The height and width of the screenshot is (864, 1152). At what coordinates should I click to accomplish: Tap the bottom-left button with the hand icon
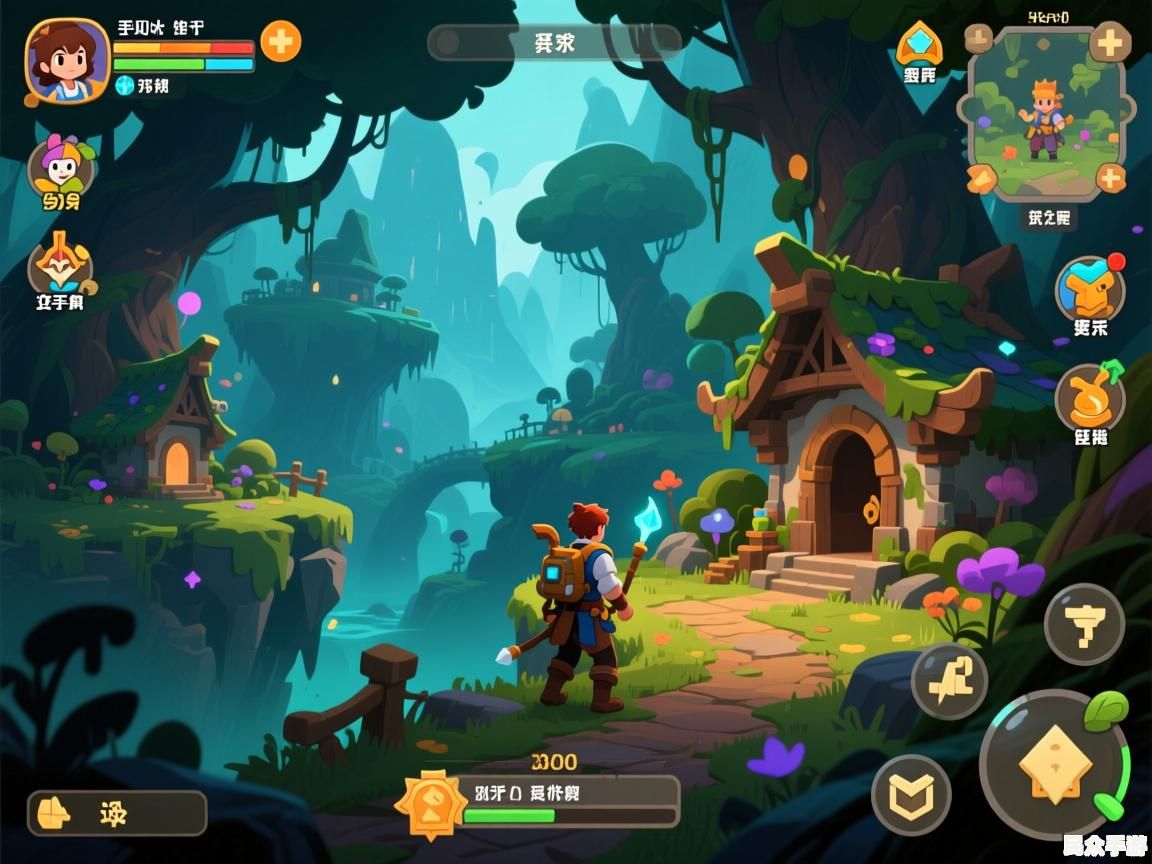pyautogui.click(x=116, y=813)
